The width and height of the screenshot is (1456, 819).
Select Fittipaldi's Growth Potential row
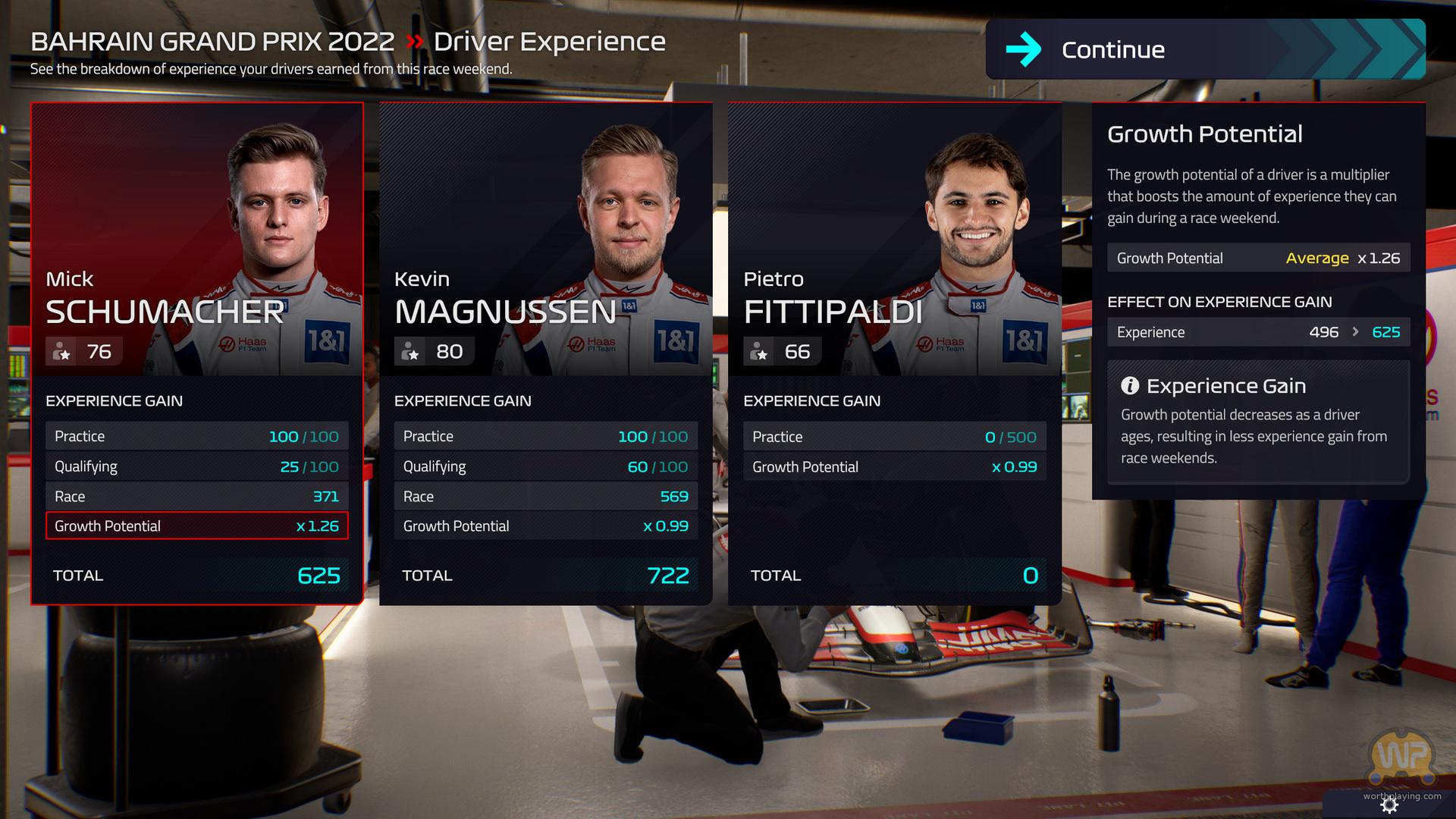[894, 467]
